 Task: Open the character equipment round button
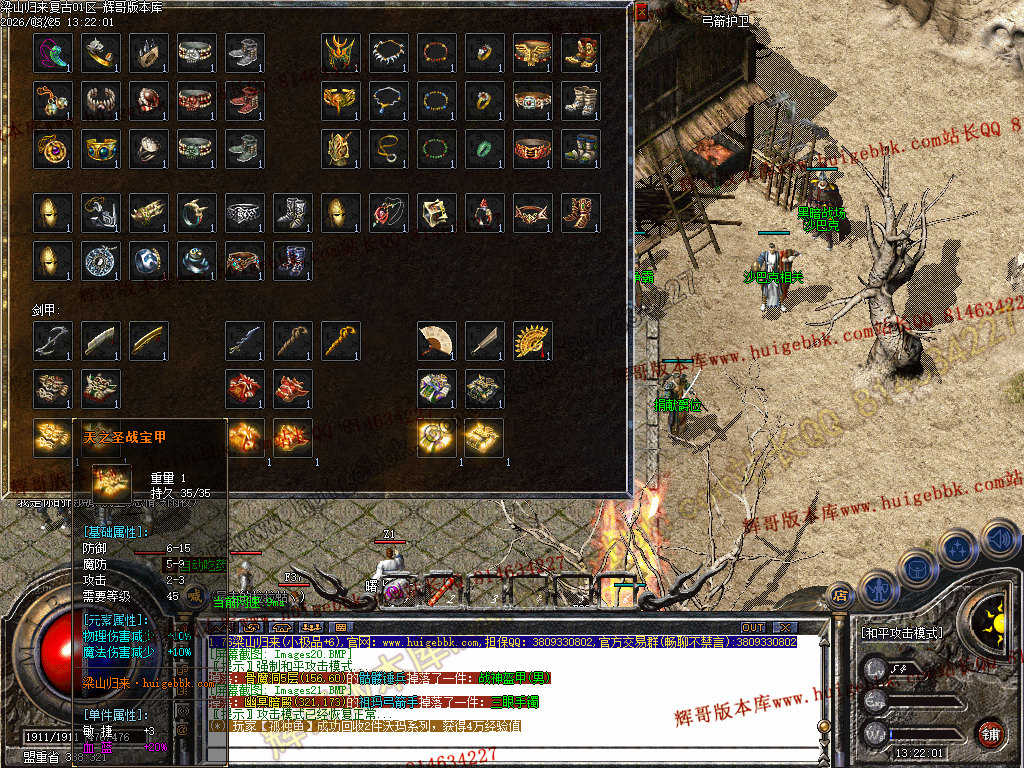[878, 588]
